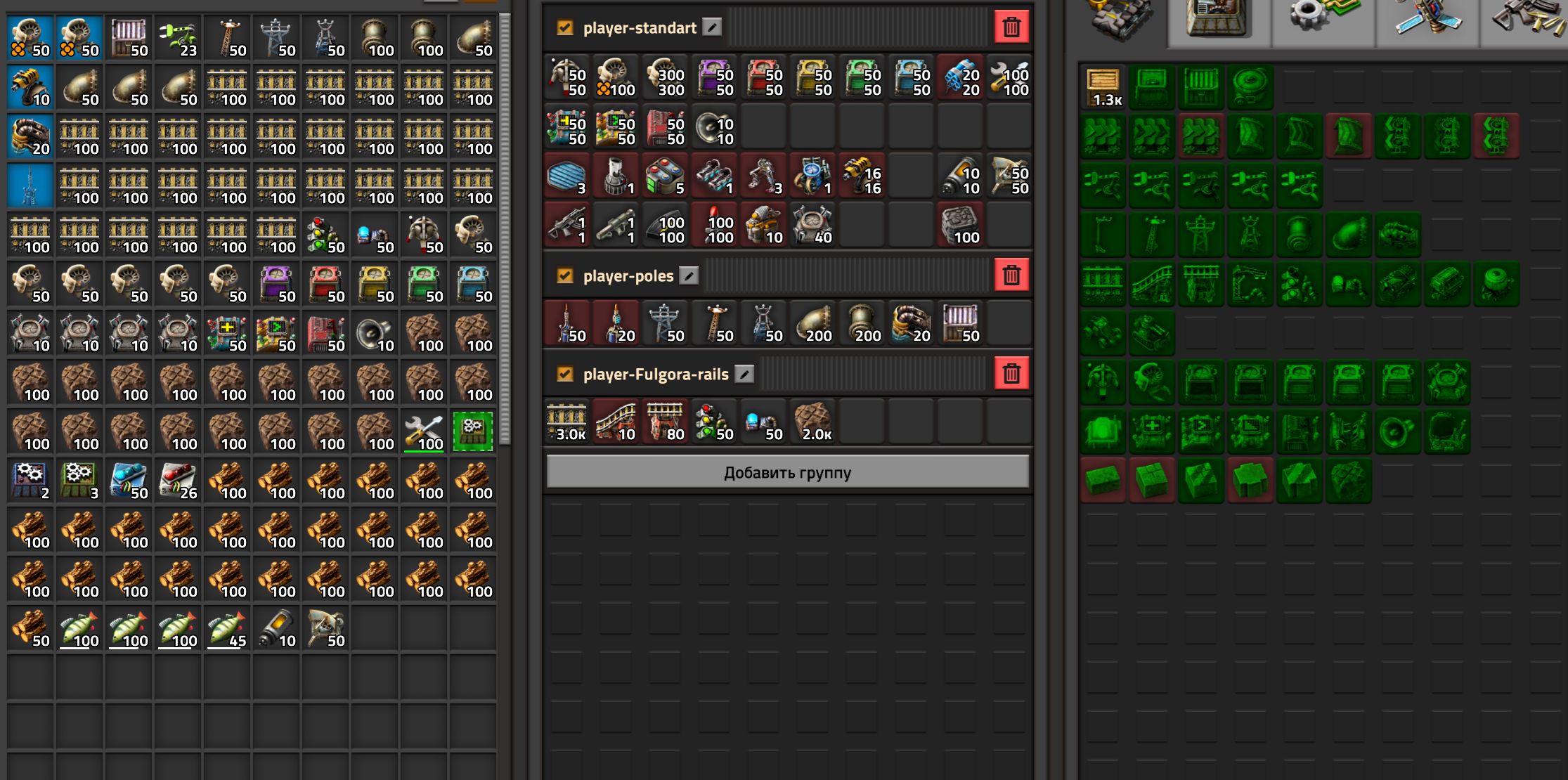Delete player-poles group with its trash button

(1012, 275)
